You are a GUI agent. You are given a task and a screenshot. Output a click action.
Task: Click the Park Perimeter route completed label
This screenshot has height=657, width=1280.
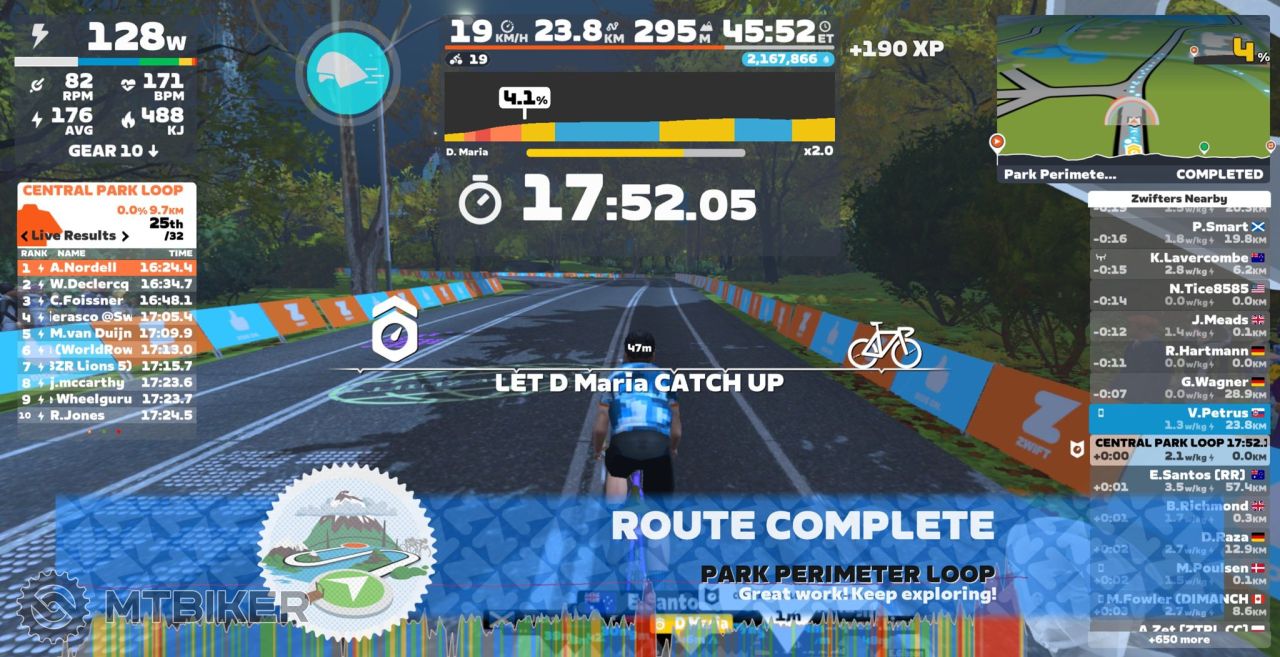point(1133,173)
